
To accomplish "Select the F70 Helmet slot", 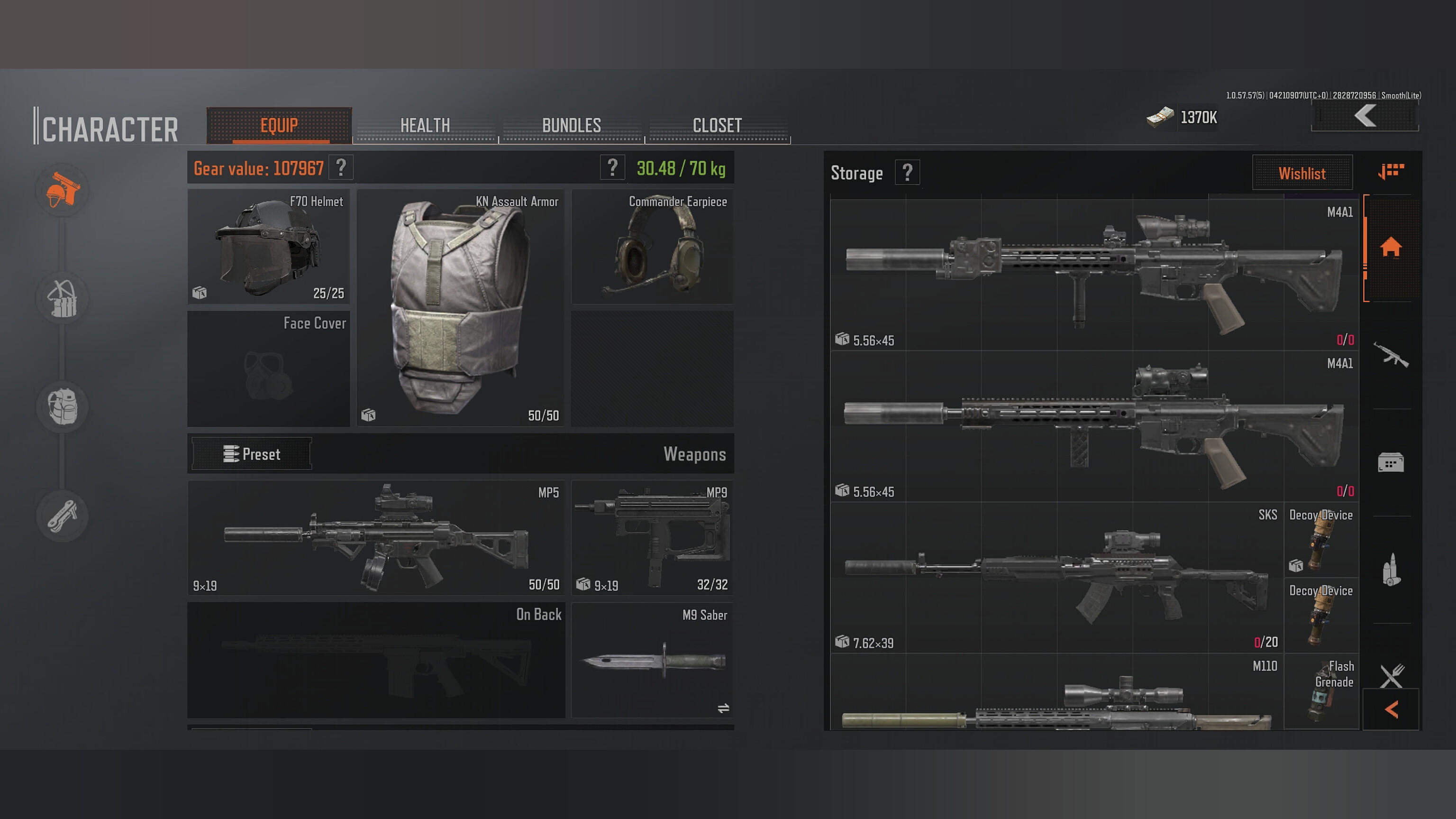I will coord(268,247).
